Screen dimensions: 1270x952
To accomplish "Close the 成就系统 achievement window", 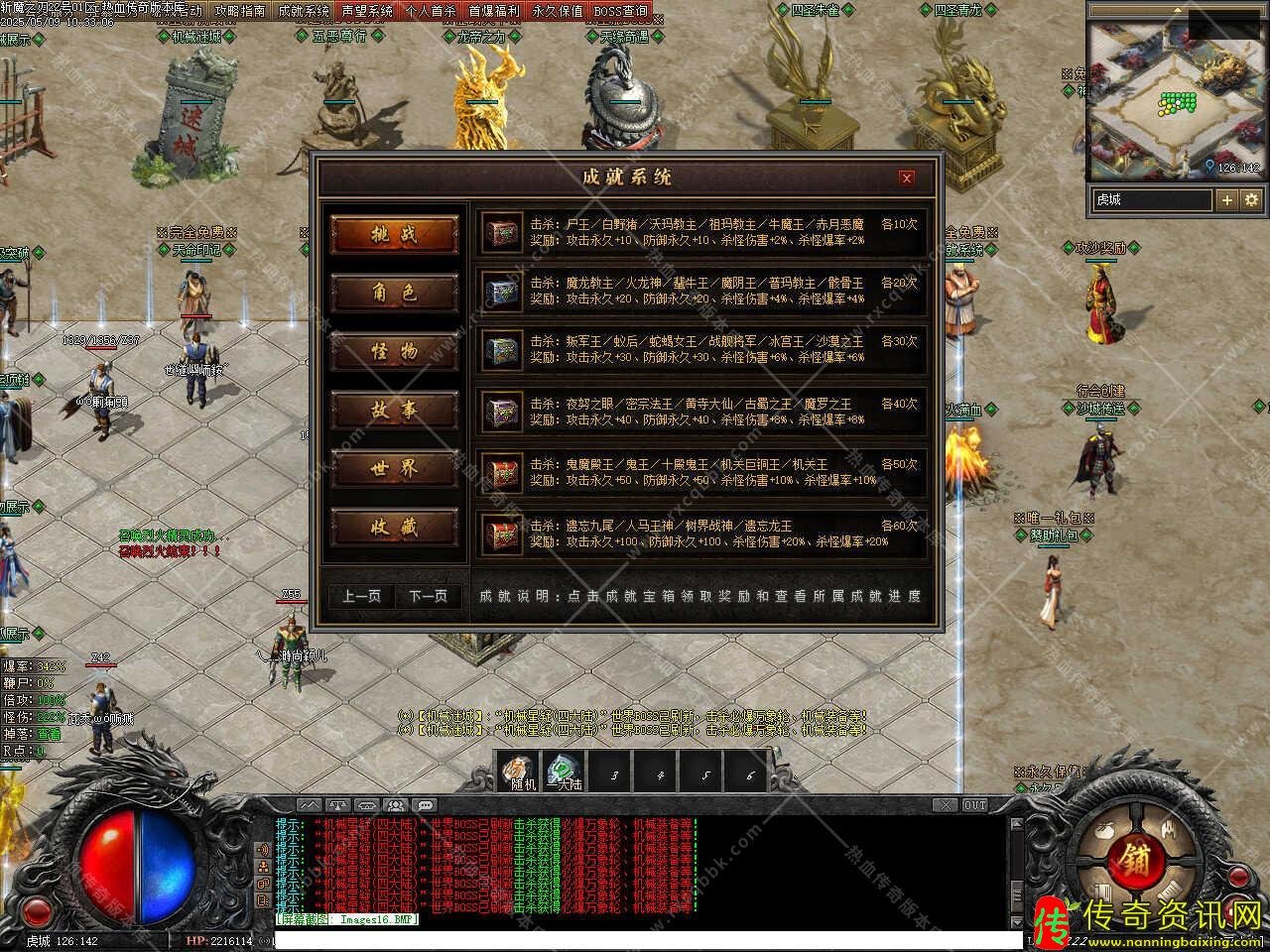I will pyautogui.click(x=906, y=178).
